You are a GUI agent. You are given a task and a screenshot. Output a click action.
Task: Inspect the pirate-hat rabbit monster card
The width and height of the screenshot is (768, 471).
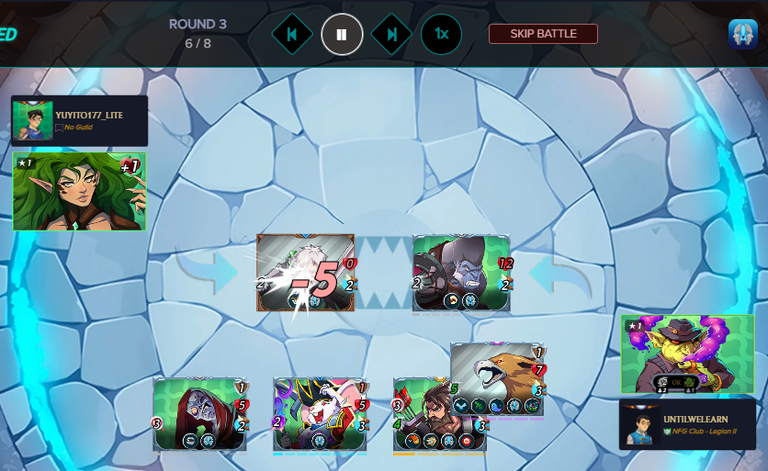point(320,412)
